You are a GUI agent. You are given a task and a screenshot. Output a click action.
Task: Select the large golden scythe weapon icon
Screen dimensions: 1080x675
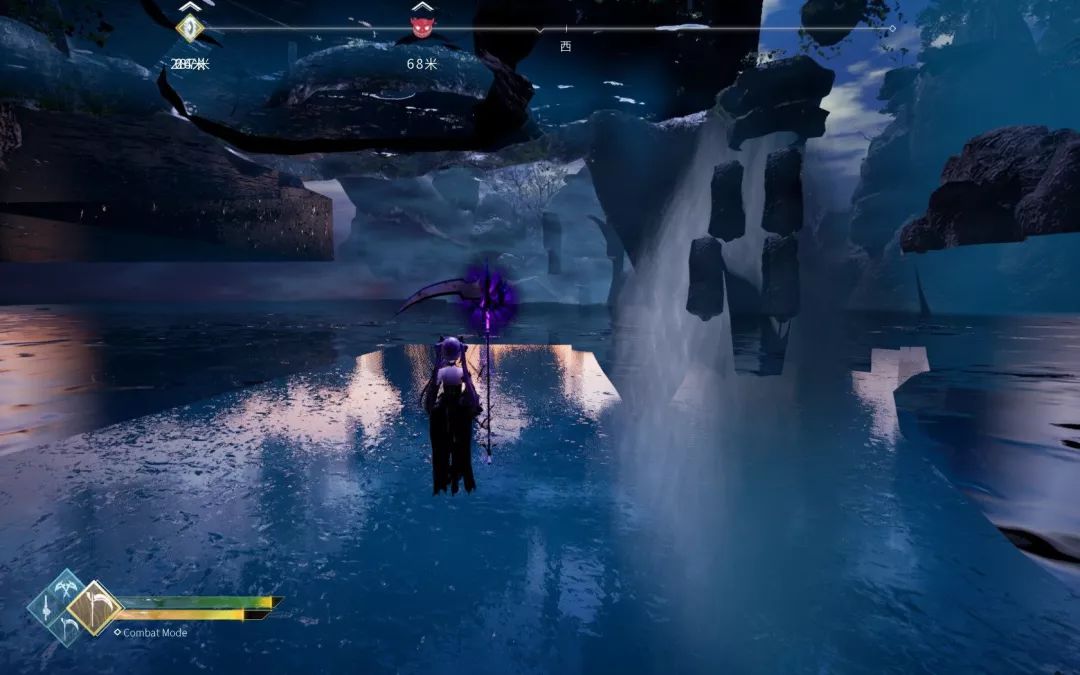[x=95, y=608]
